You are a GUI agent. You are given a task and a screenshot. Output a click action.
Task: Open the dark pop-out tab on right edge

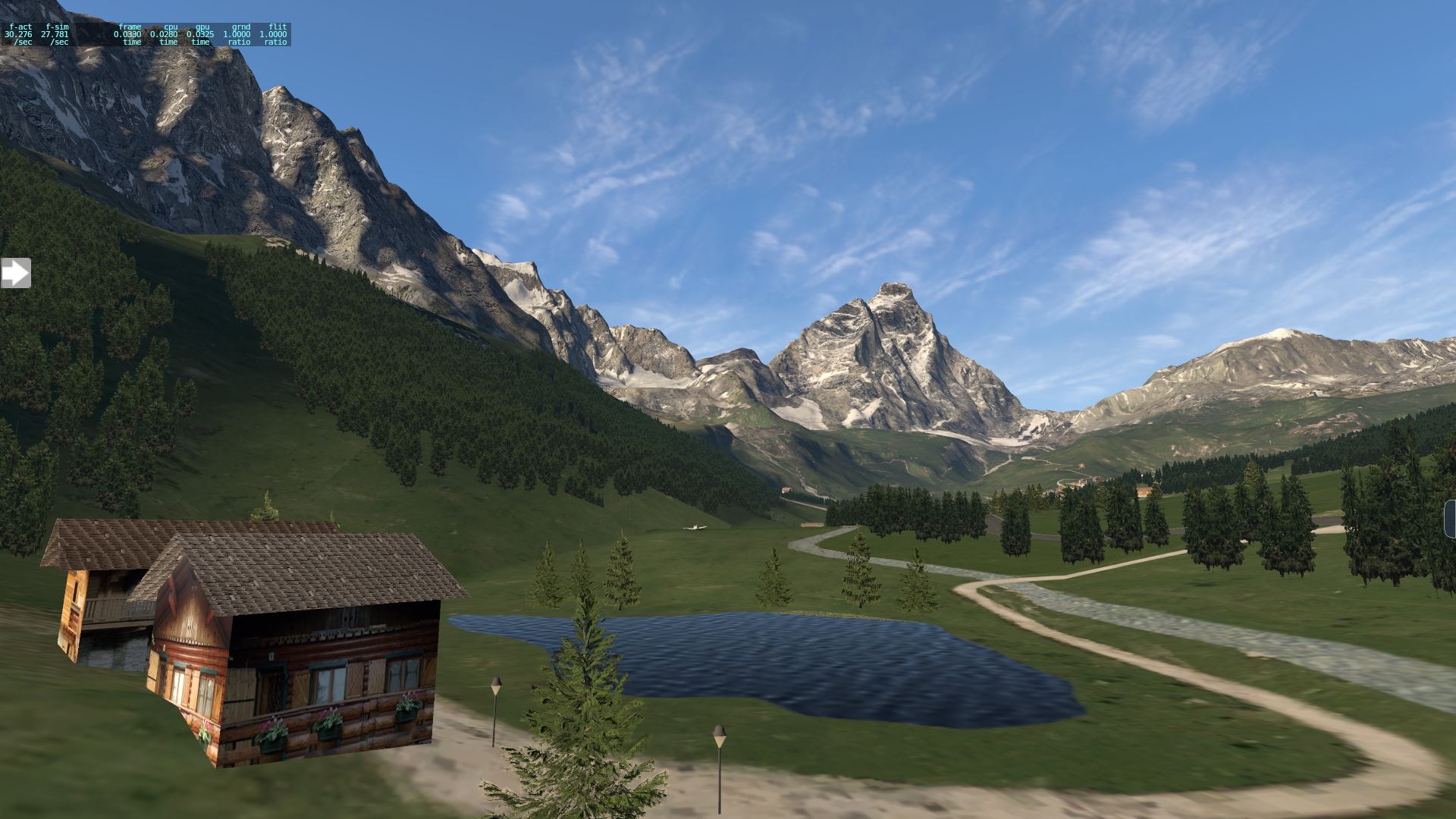(x=1451, y=519)
